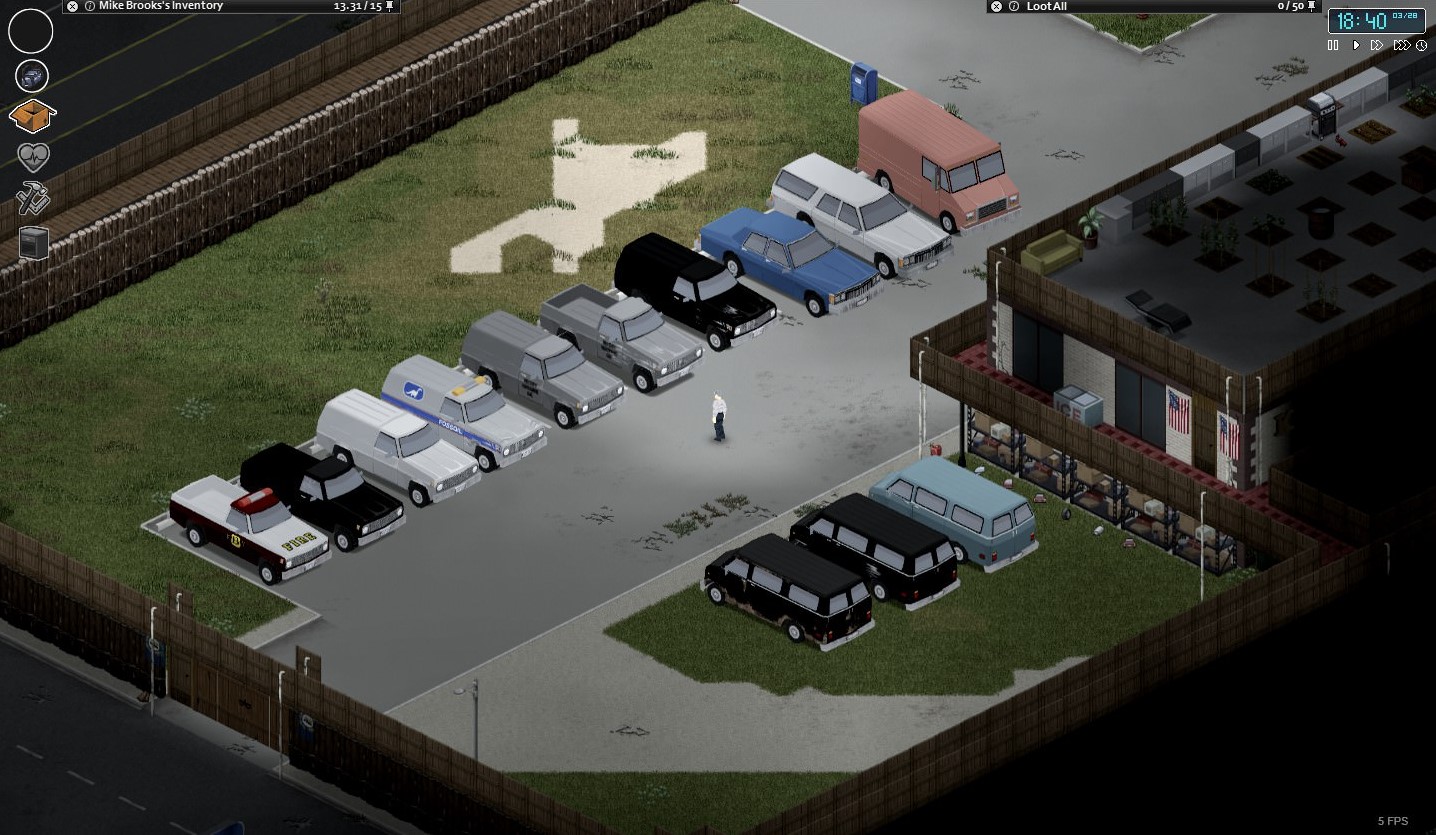The height and width of the screenshot is (835, 1436).
Task: Pause the game with the pause icon
Action: tap(1334, 45)
